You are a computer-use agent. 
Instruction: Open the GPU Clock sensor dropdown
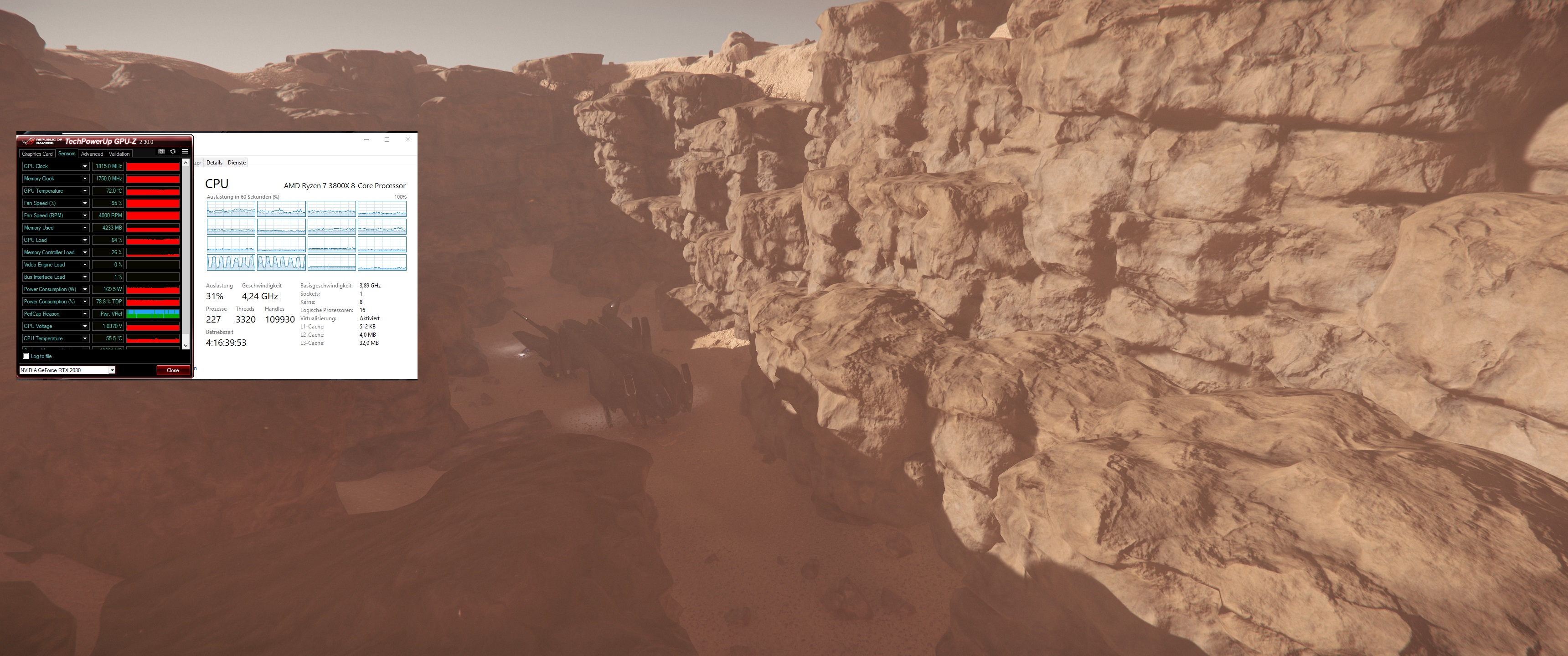coord(85,166)
